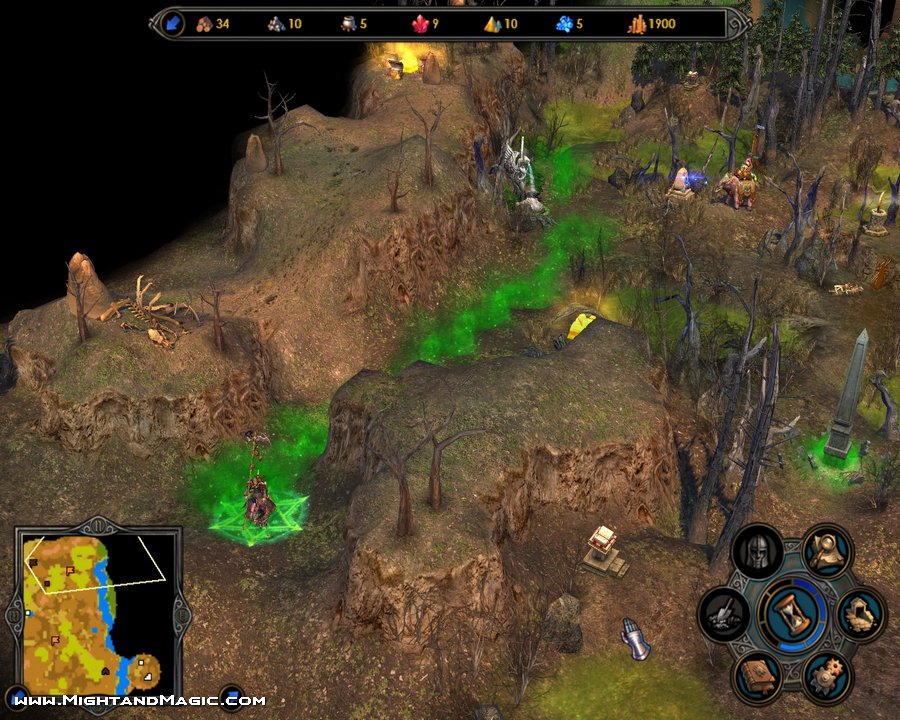
Task: Open the magnifying glass map view button
Action: [x=827, y=550]
